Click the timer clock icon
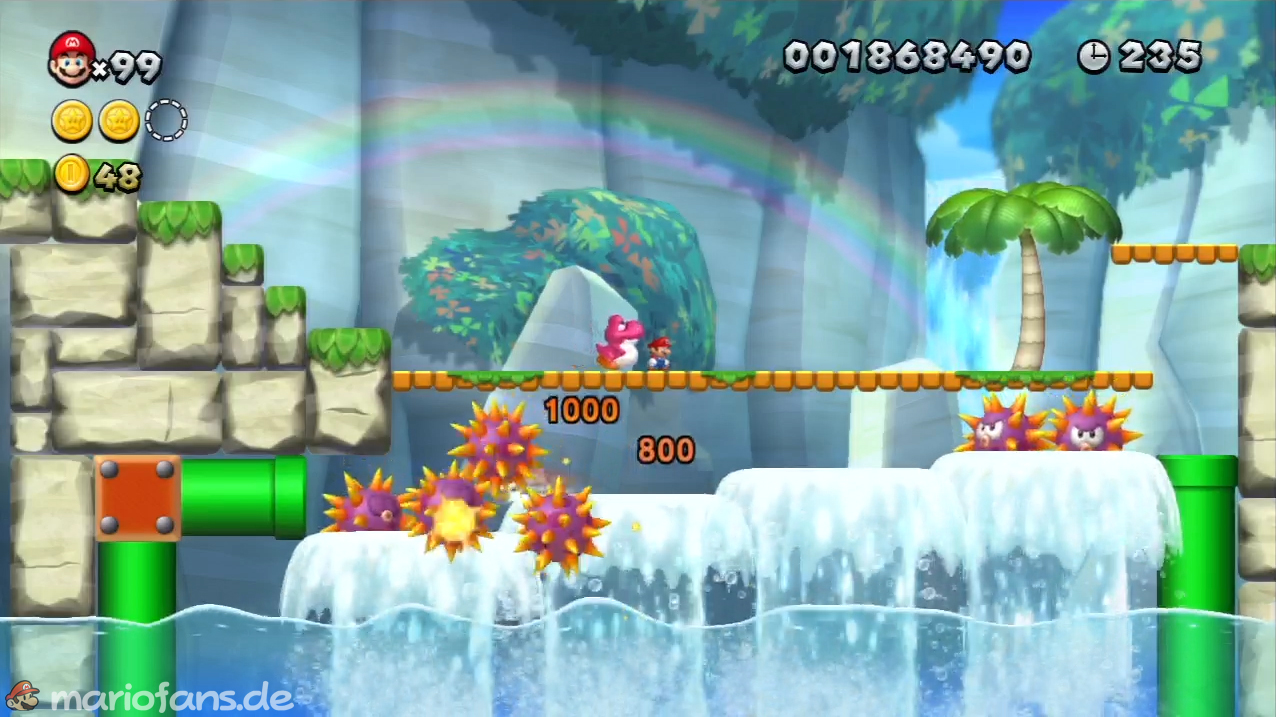 tap(1094, 56)
